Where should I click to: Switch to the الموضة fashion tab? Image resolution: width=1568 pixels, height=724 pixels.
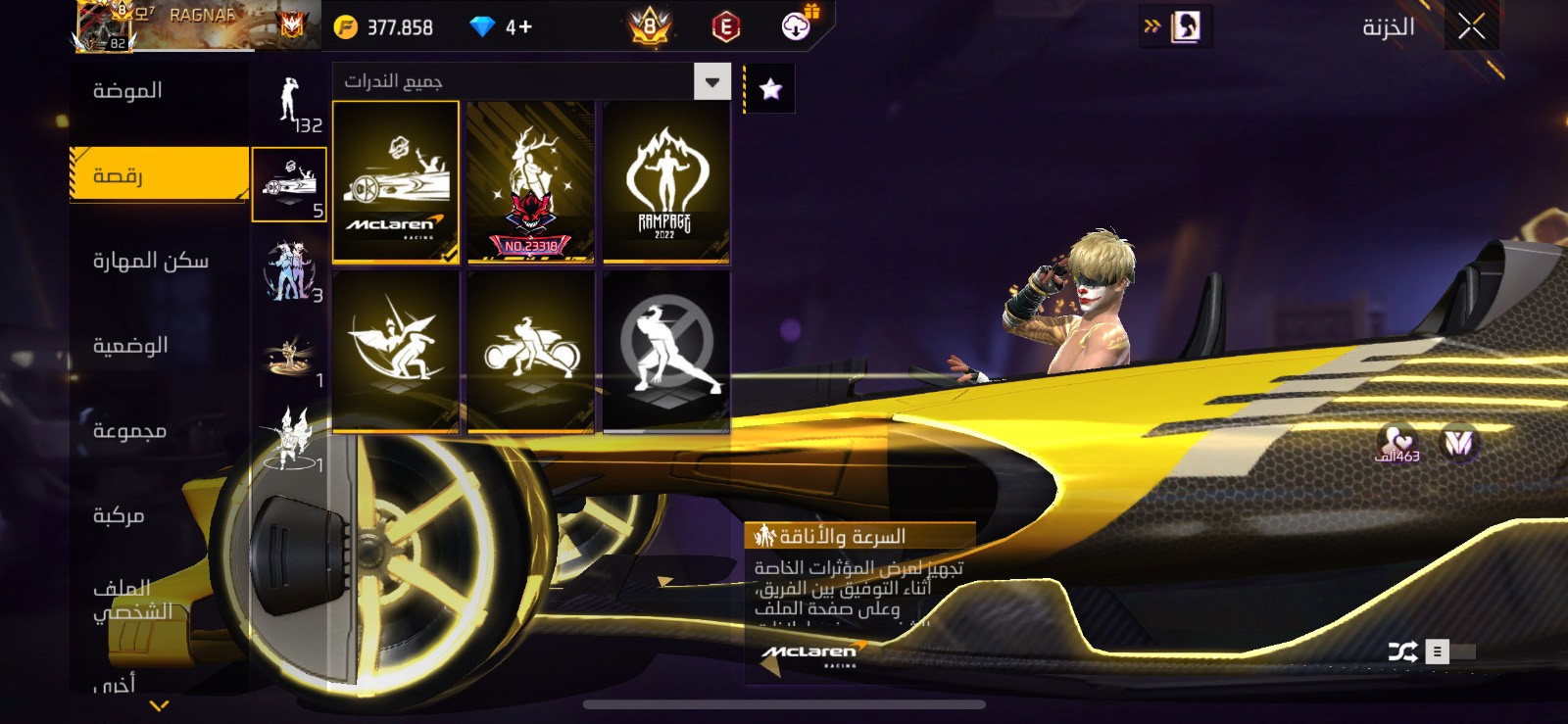(128, 91)
